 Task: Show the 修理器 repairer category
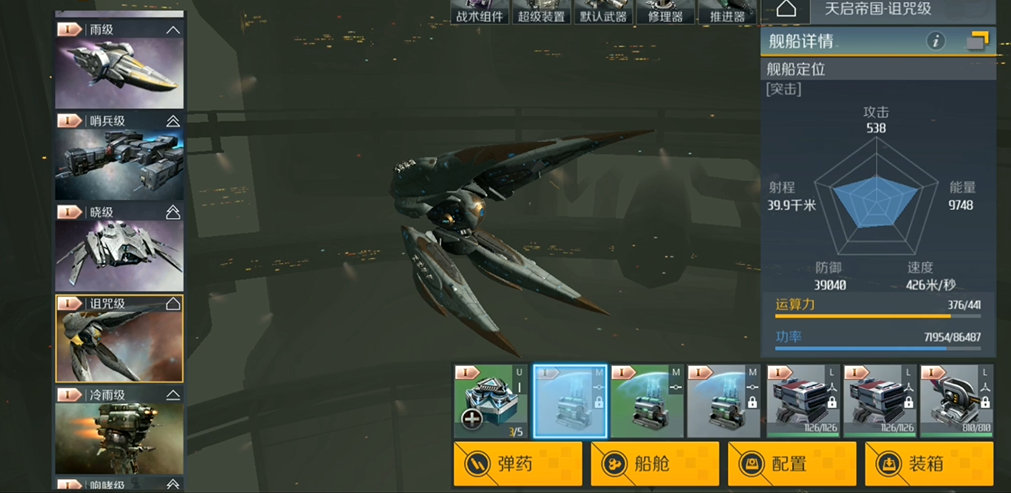pos(665,12)
